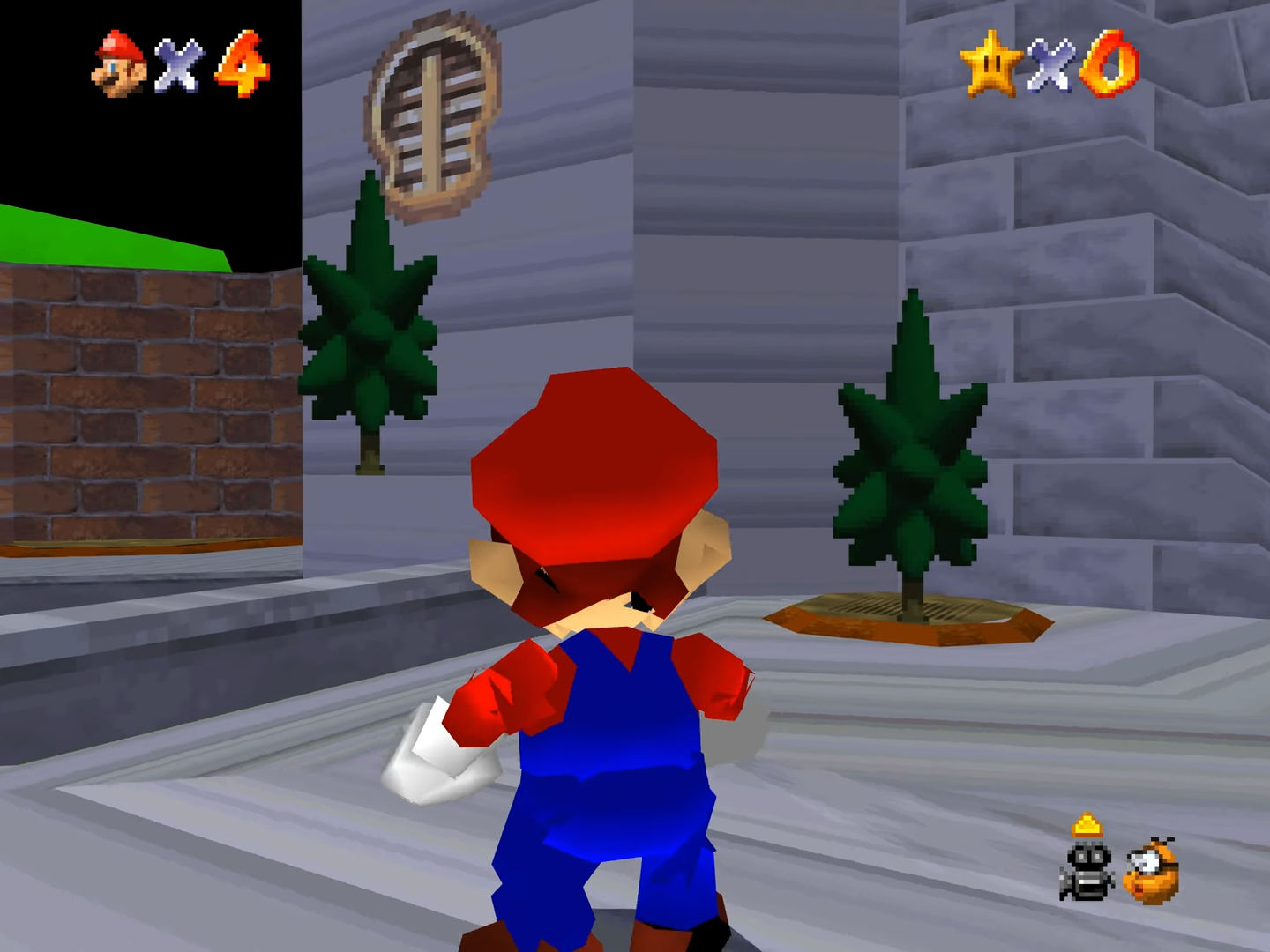1270x952 pixels.
Task: Click the Mario head lives icon
Action: (119, 64)
